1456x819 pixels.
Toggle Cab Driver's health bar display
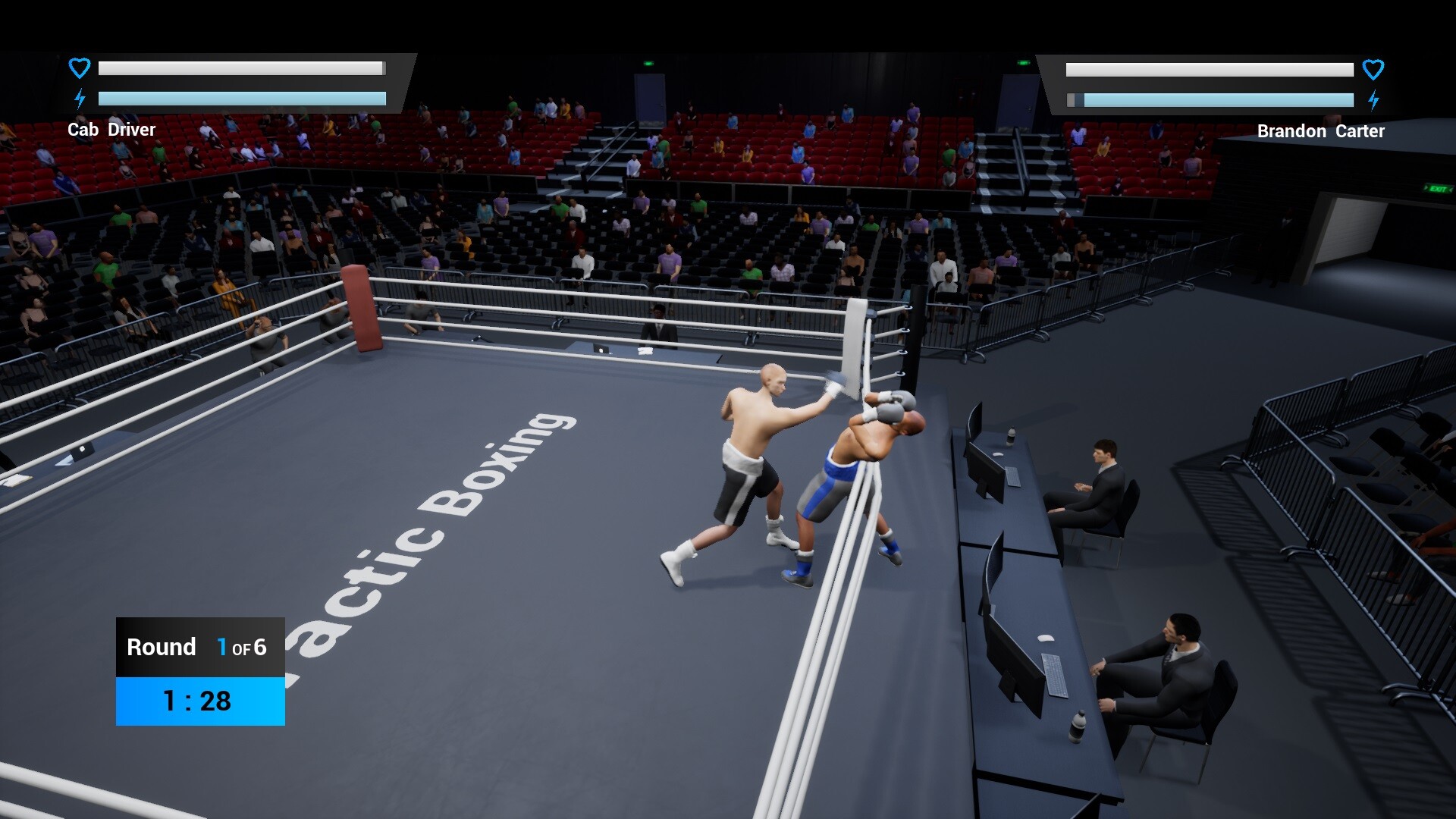[241, 68]
